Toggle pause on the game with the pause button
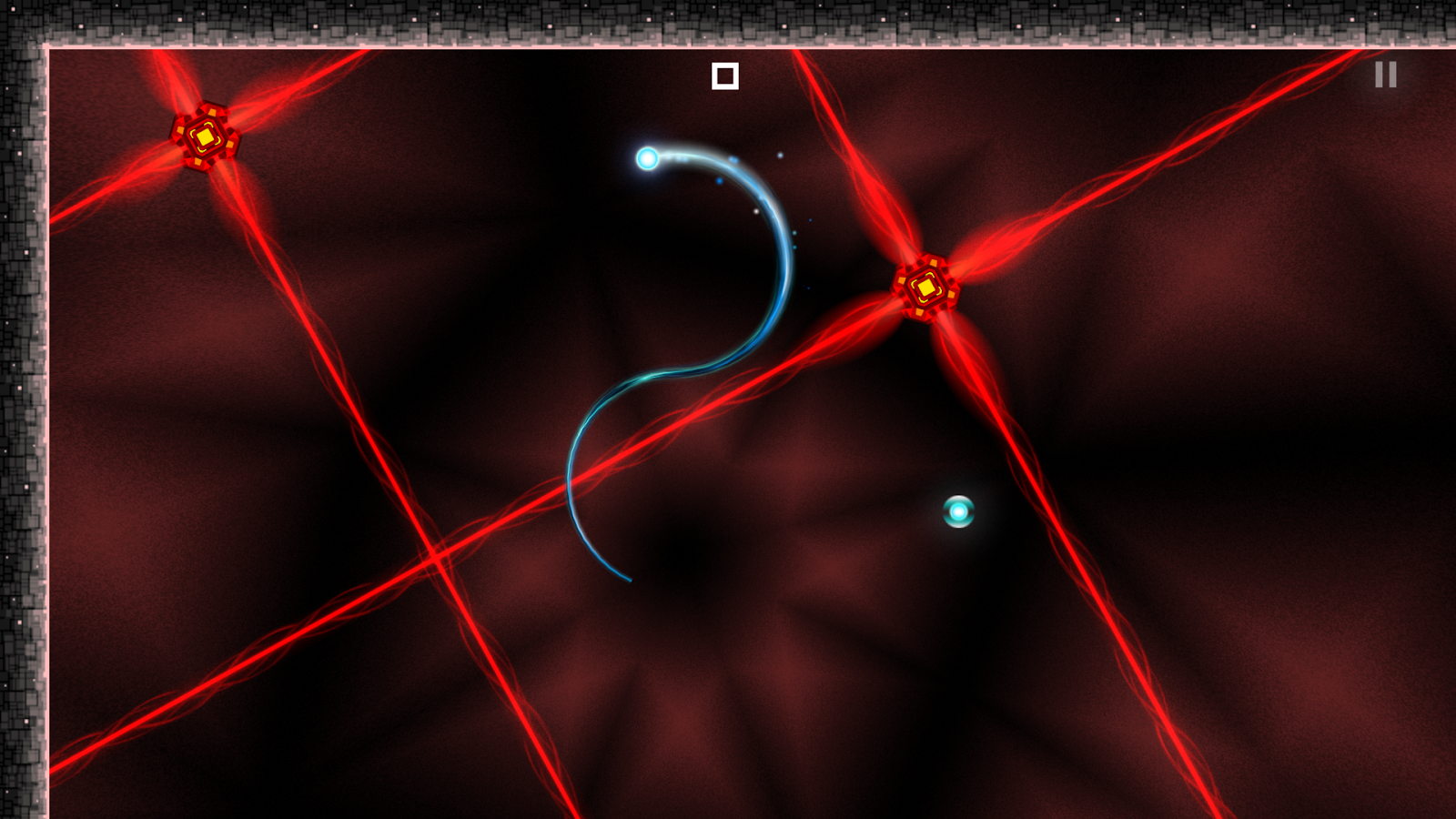This screenshot has height=819, width=1456. pyautogui.click(x=1384, y=75)
